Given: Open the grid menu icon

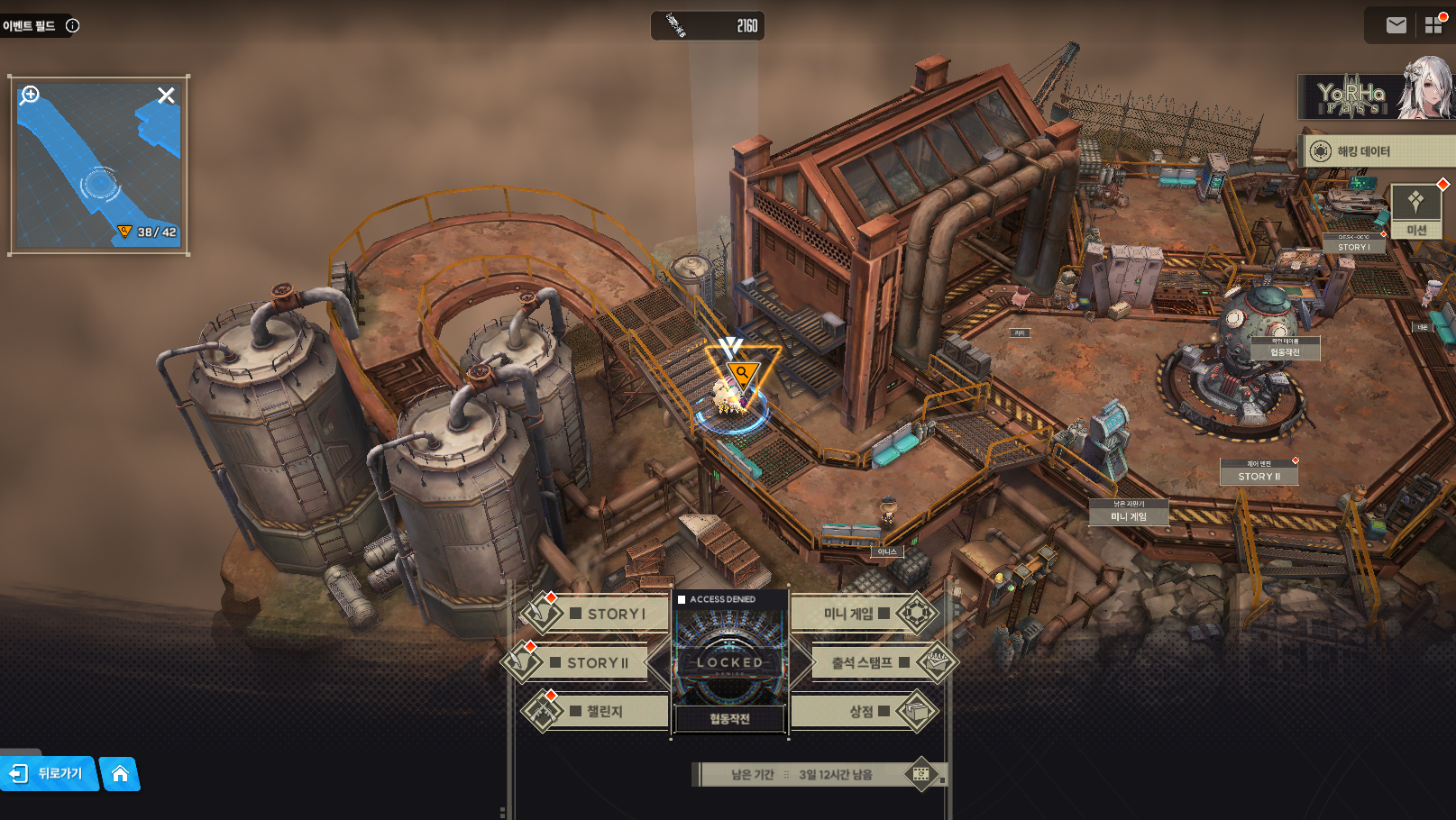Looking at the screenshot, I should 1433,25.
